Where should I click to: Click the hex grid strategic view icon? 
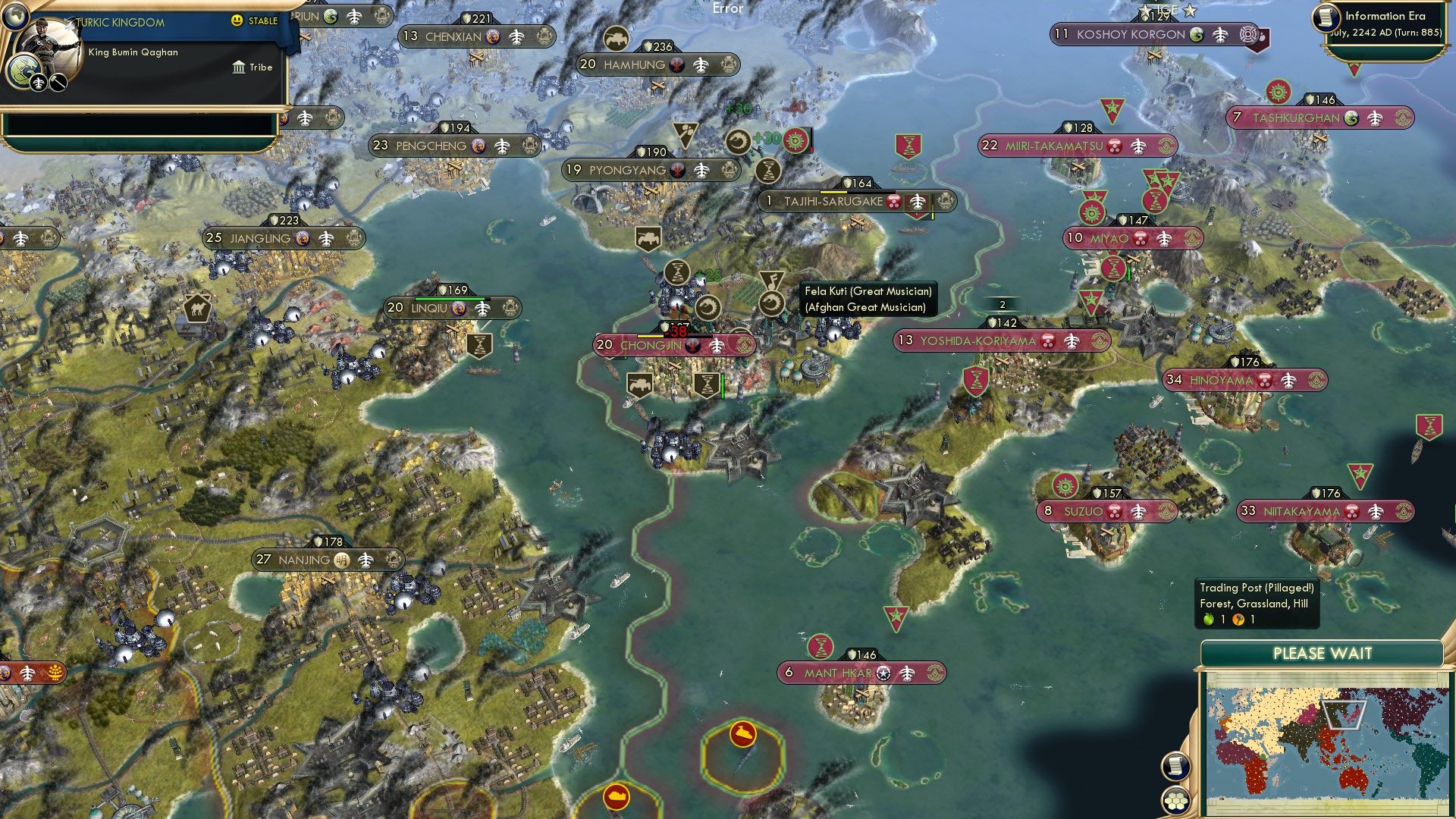pyautogui.click(x=1175, y=800)
